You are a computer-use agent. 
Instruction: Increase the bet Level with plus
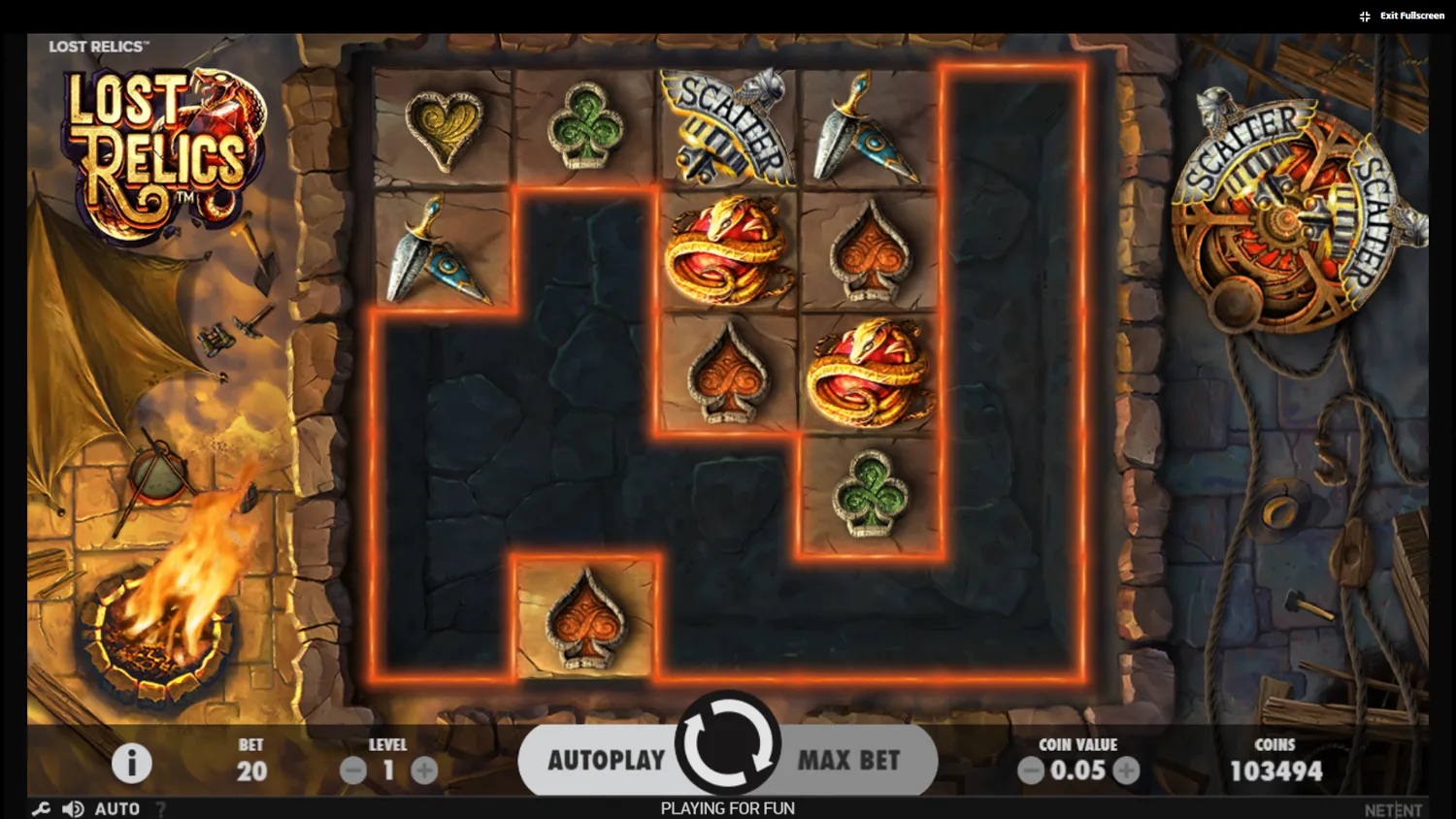click(x=423, y=770)
